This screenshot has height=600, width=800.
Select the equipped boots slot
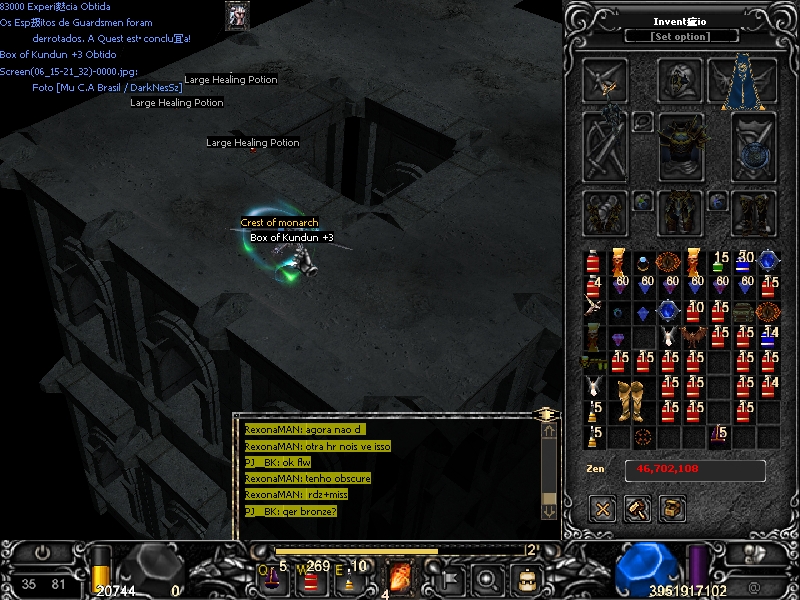[754, 212]
